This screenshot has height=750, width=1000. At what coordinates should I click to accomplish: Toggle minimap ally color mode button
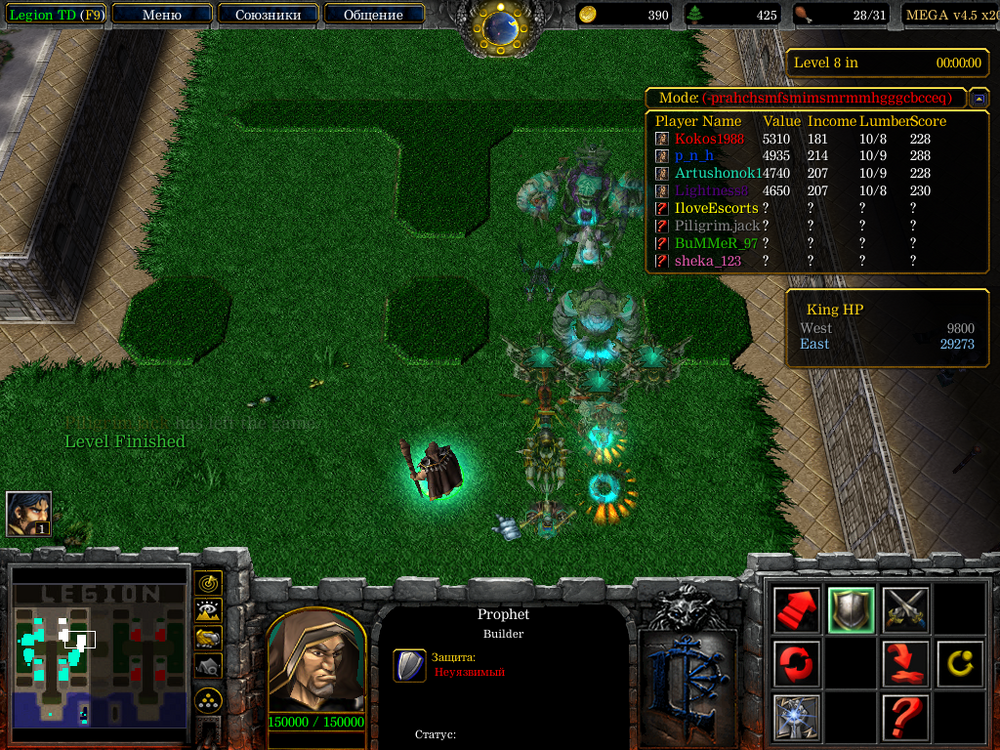coord(208,637)
